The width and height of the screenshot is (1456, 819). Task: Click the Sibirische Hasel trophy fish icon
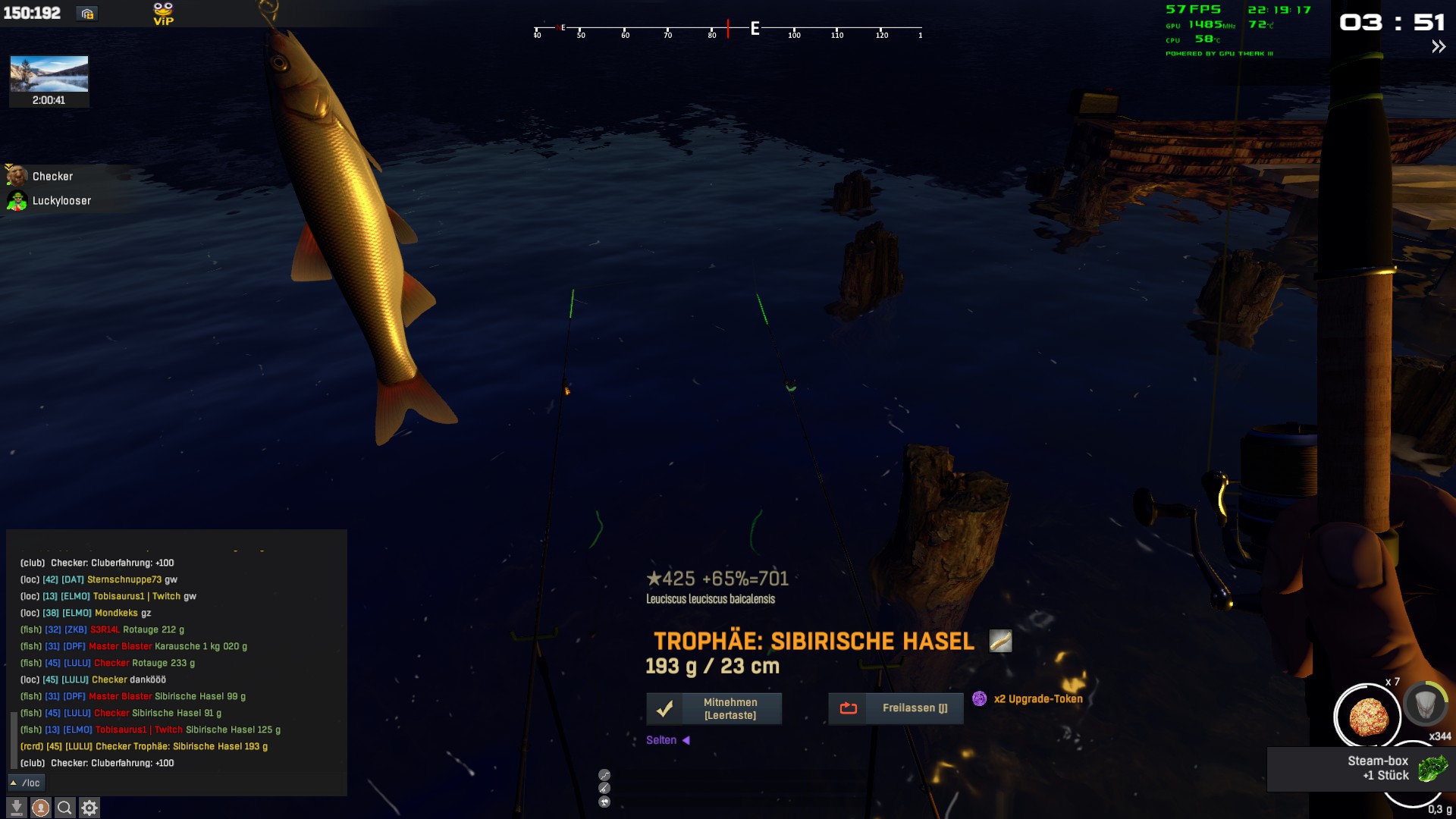pos(1000,642)
